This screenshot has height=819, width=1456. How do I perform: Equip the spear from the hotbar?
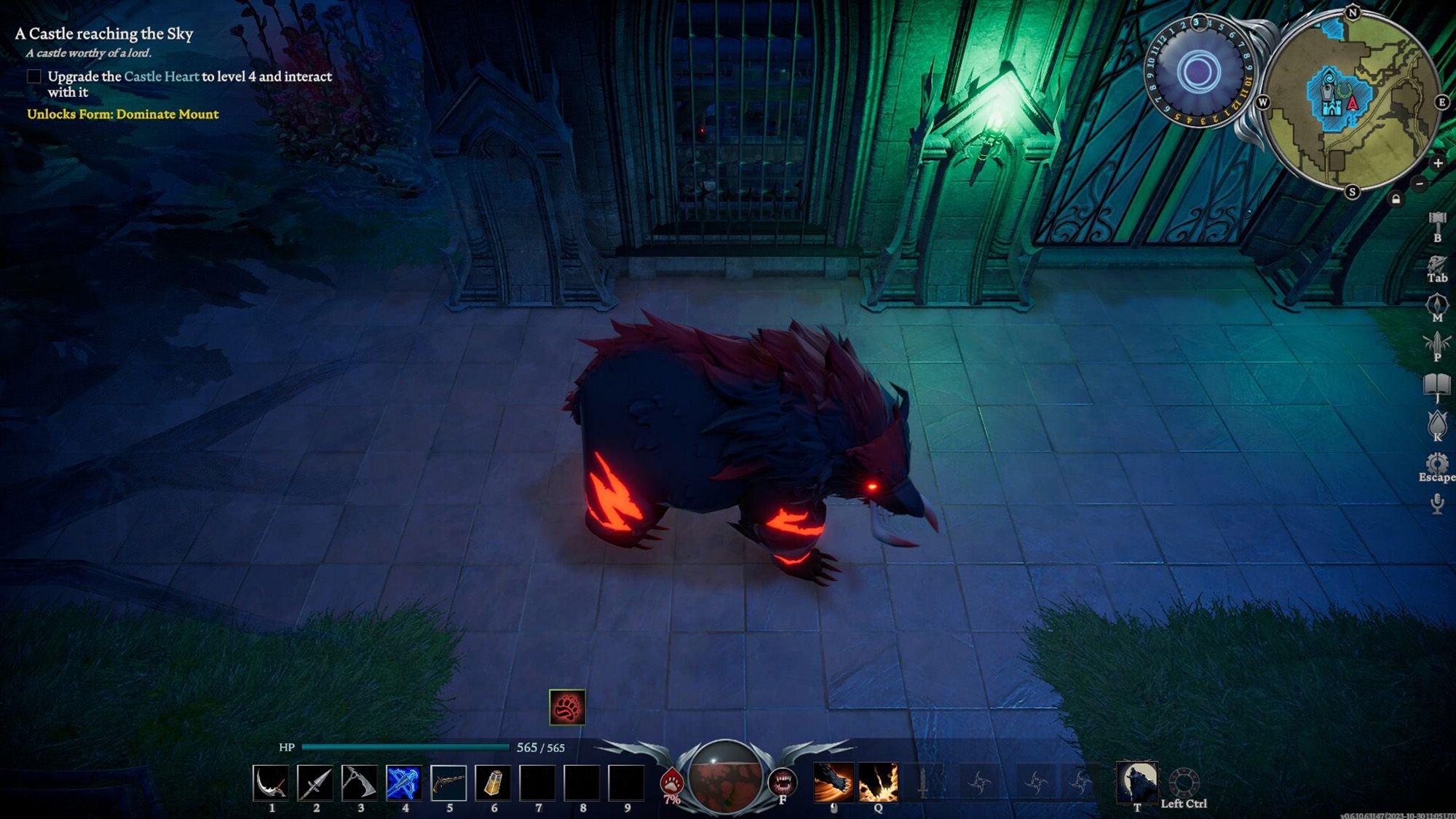point(314,783)
